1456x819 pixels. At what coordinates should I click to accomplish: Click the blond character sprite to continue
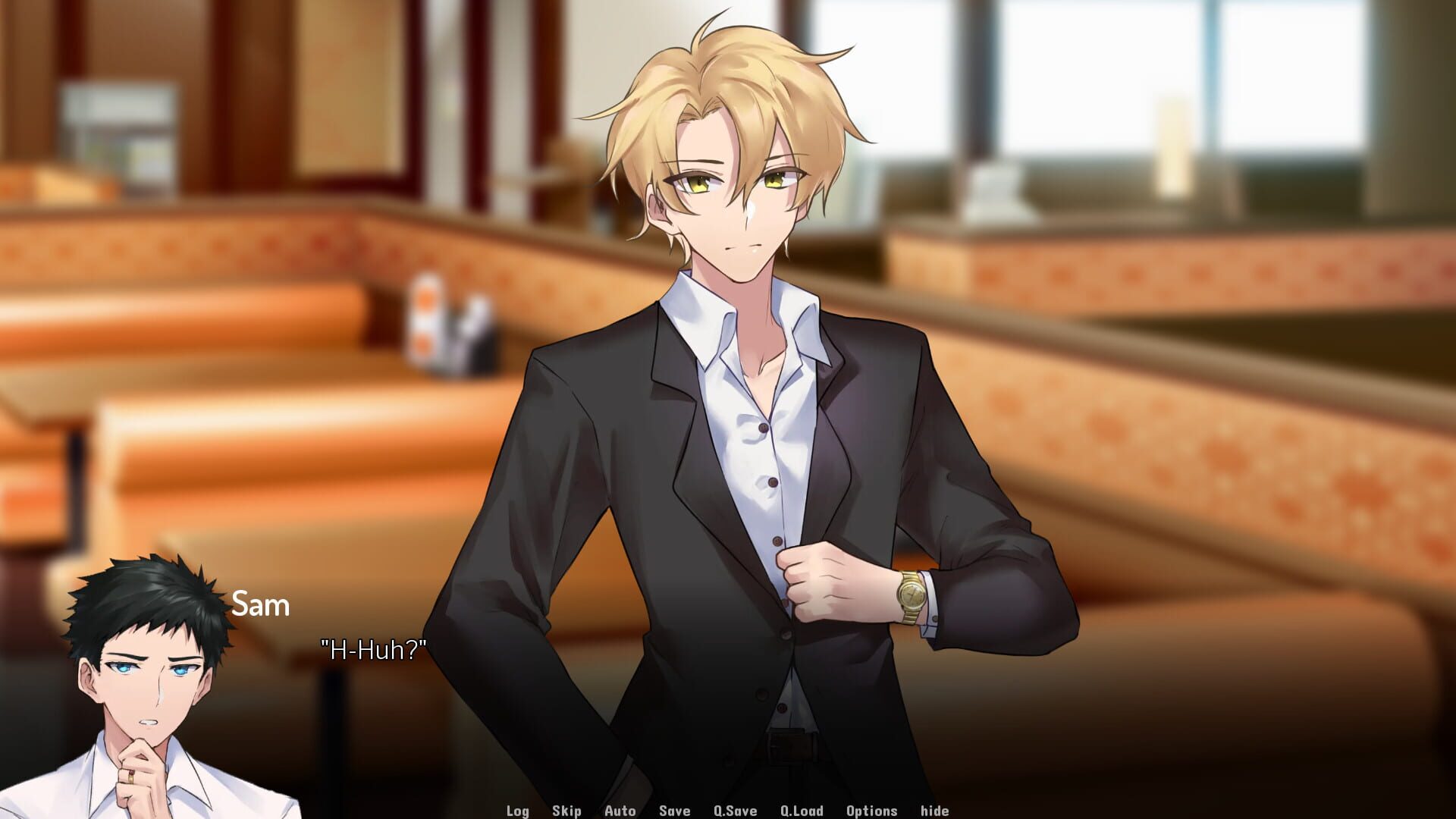tap(743, 379)
